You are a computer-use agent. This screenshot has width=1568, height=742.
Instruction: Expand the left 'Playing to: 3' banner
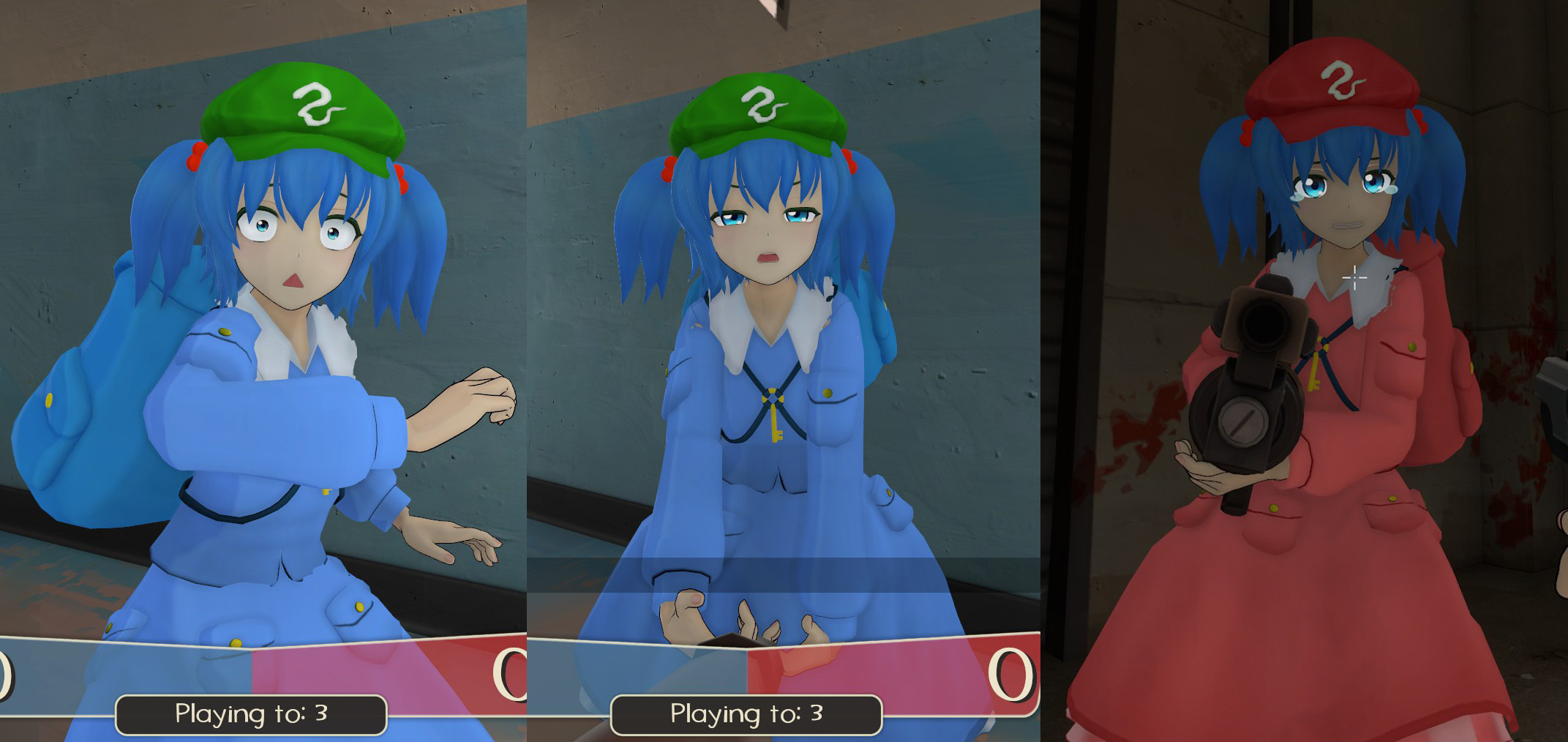pyautogui.click(x=251, y=713)
